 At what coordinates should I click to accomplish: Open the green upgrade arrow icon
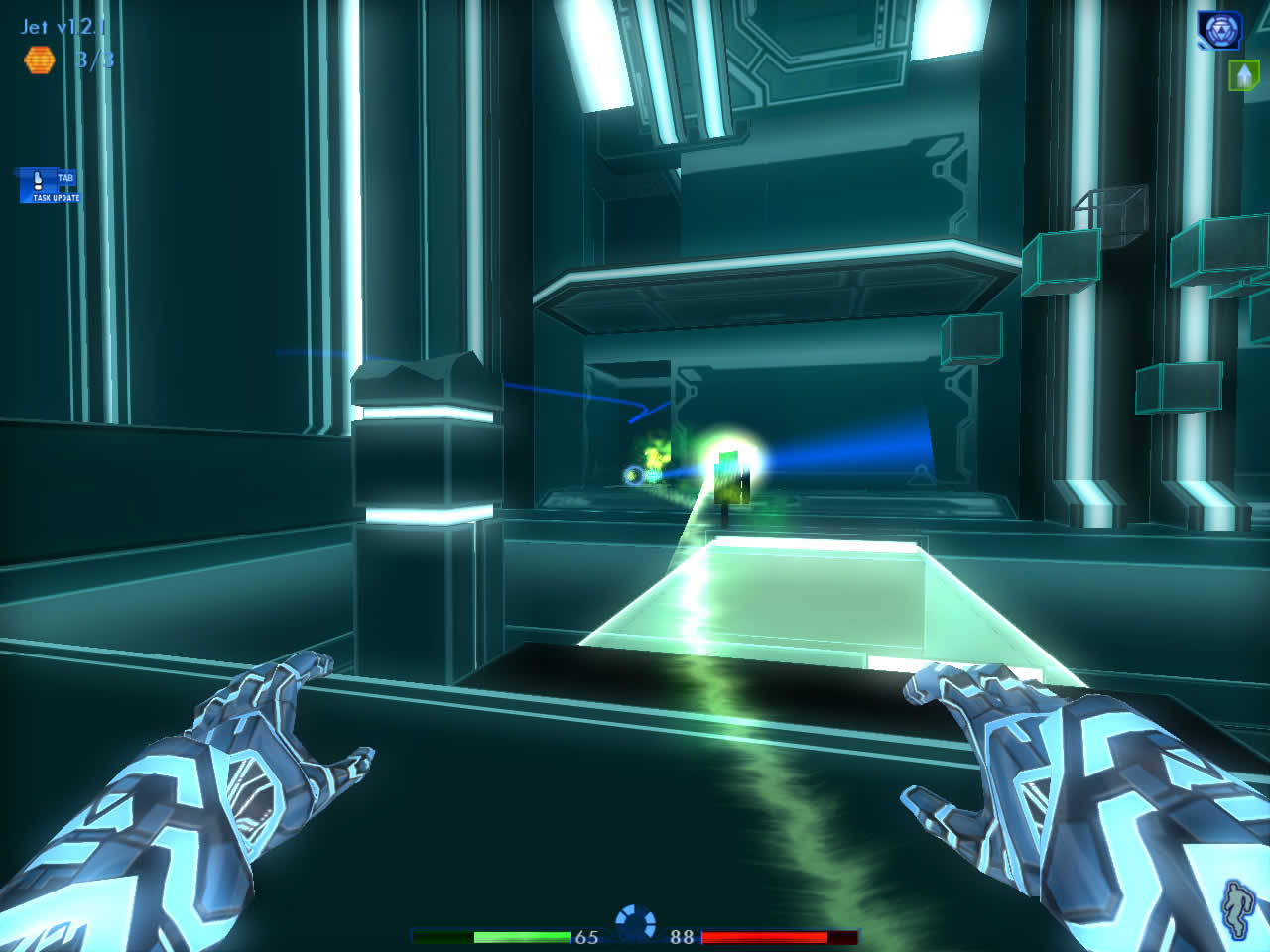coord(1243,74)
